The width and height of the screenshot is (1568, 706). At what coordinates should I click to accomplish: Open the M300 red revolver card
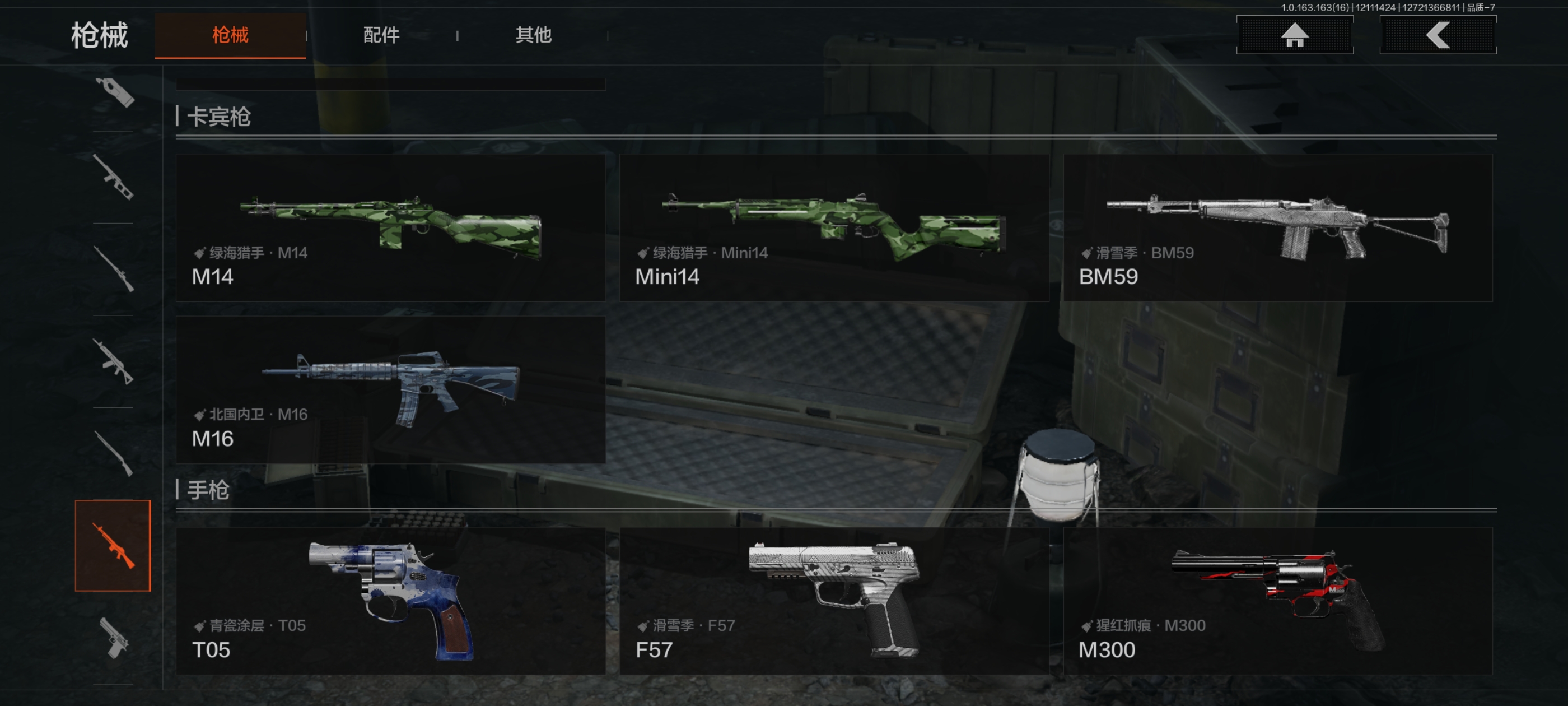pyautogui.click(x=1277, y=601)
